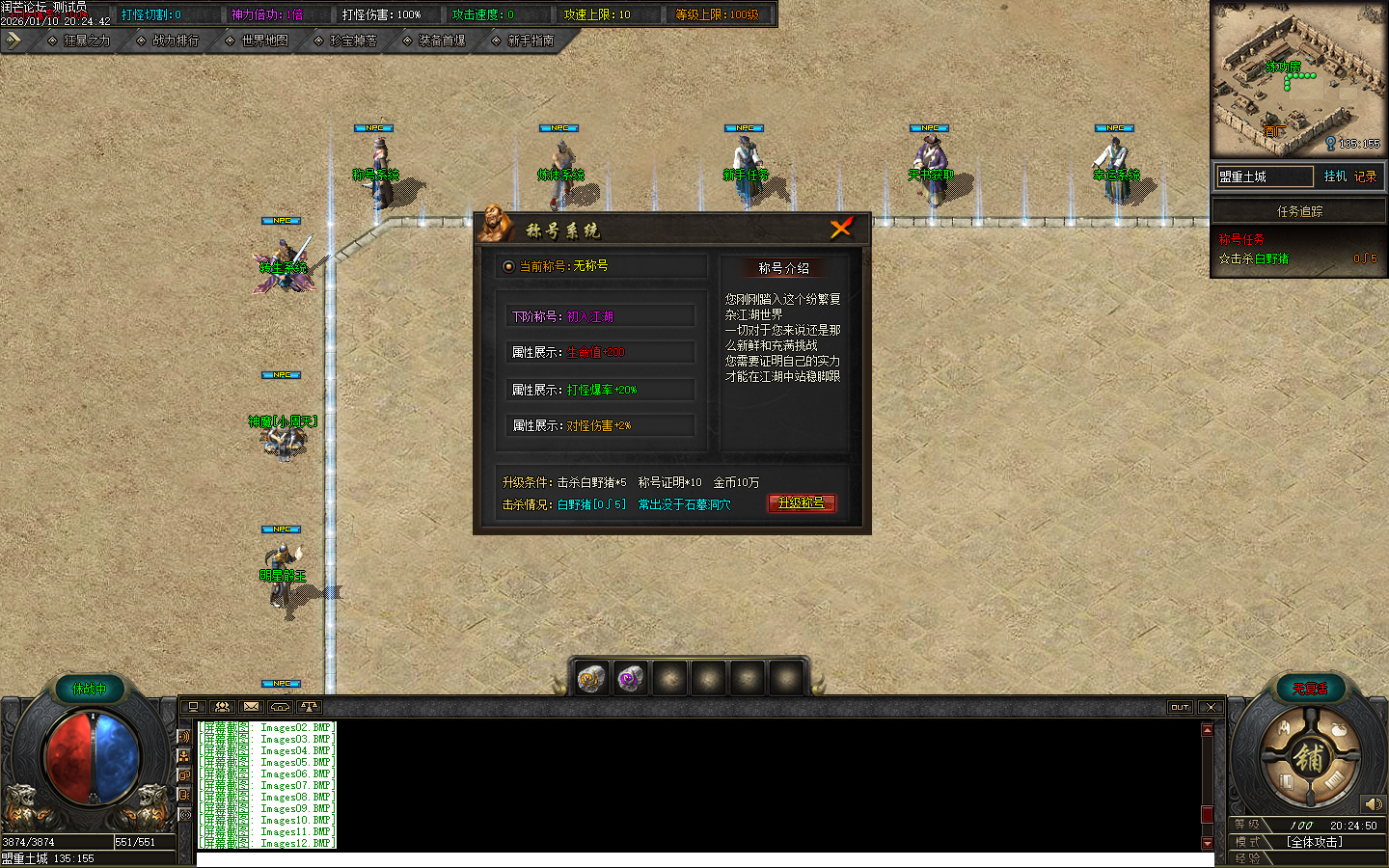Viewport: 1389px width, 868px height.
Task: Click the warehouse/house icon in chat toolbar
Action: pyautogui.click(x=280, y=706)
